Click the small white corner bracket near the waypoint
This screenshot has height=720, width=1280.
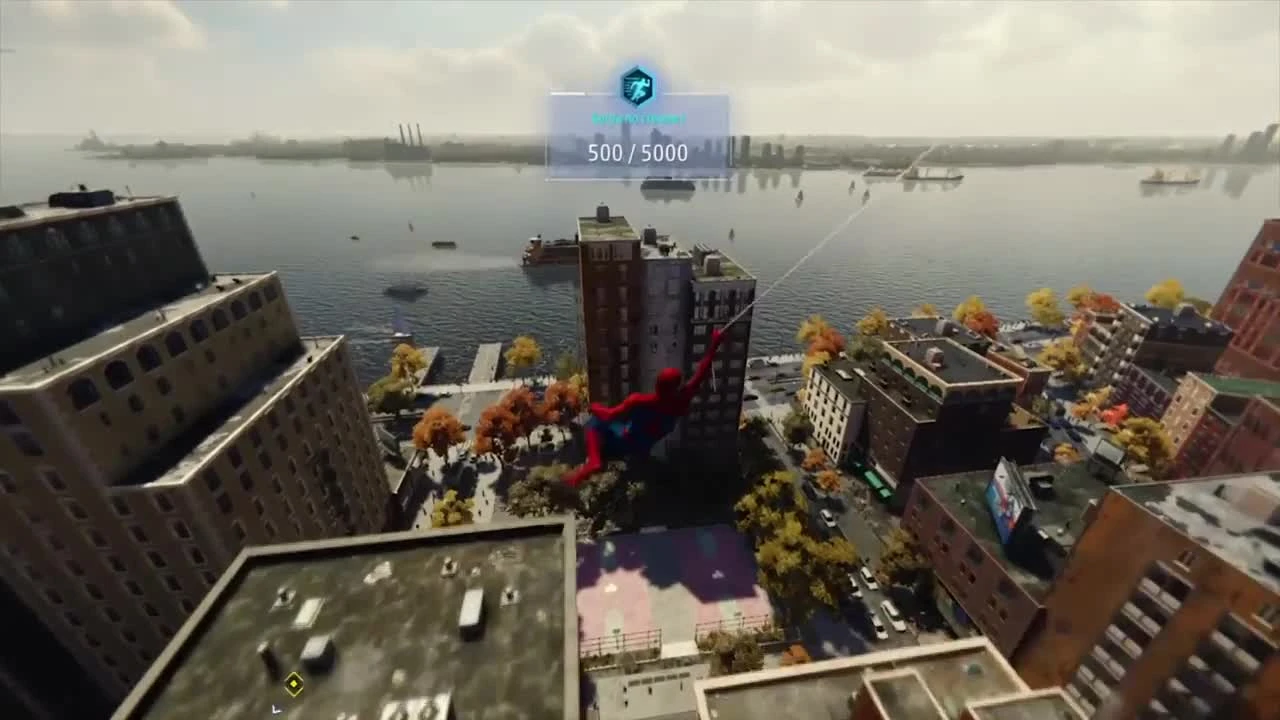point(277,710)
